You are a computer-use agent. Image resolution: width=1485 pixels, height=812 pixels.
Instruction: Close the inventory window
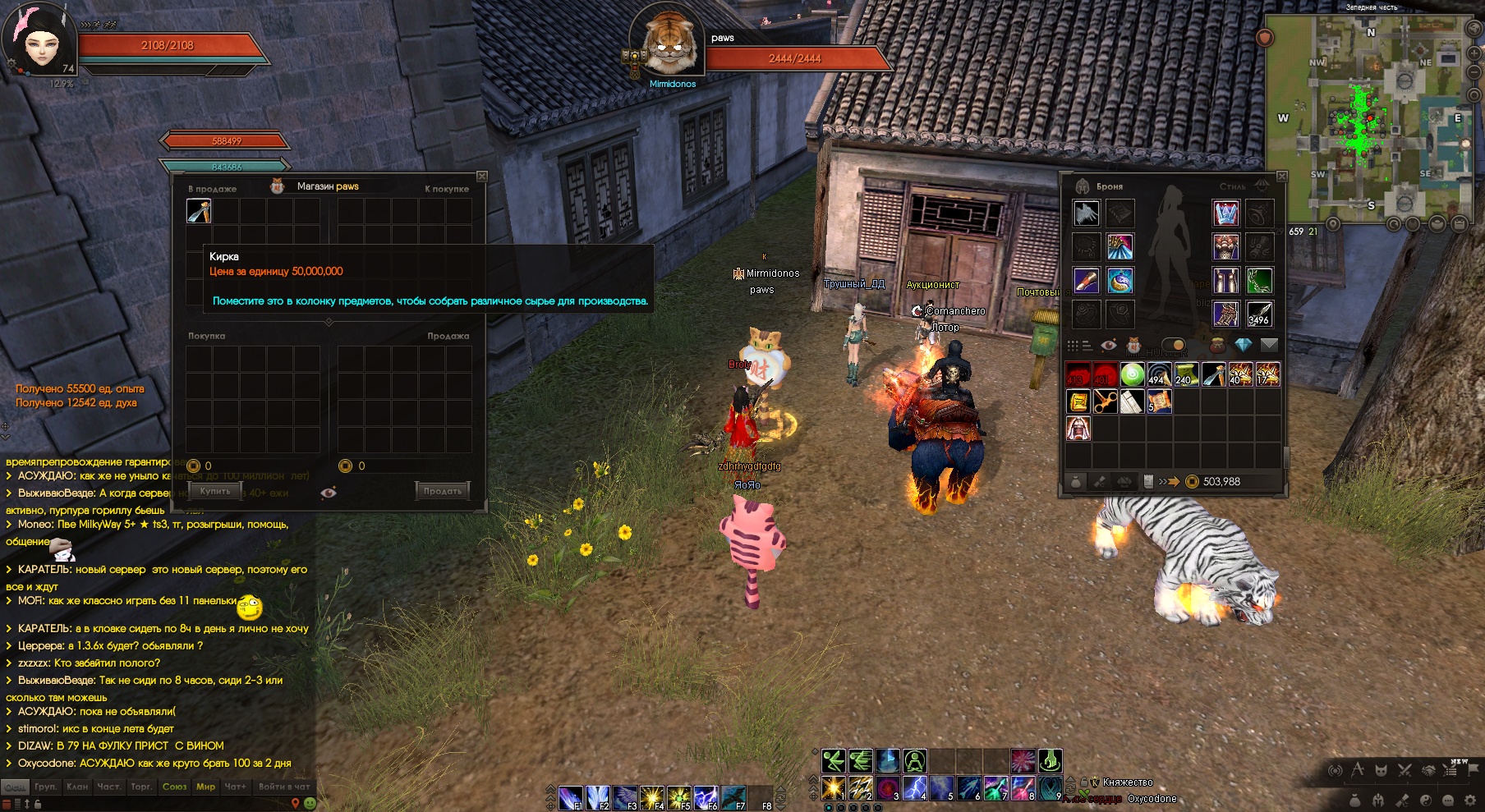click(1281, 177)
